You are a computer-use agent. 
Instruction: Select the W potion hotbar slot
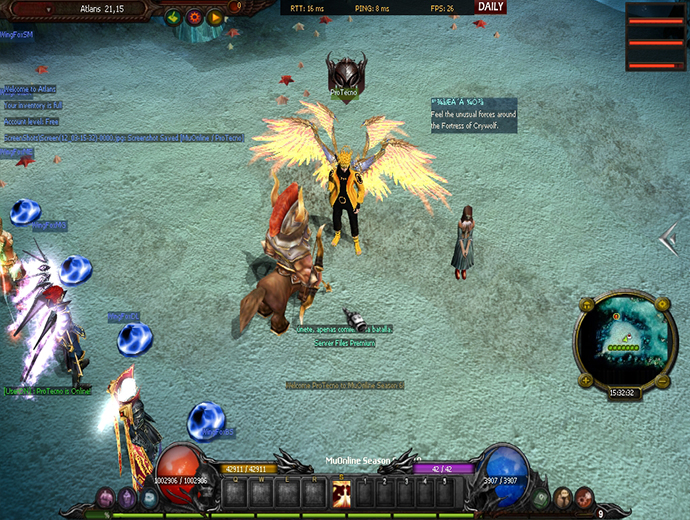[263, 494]
